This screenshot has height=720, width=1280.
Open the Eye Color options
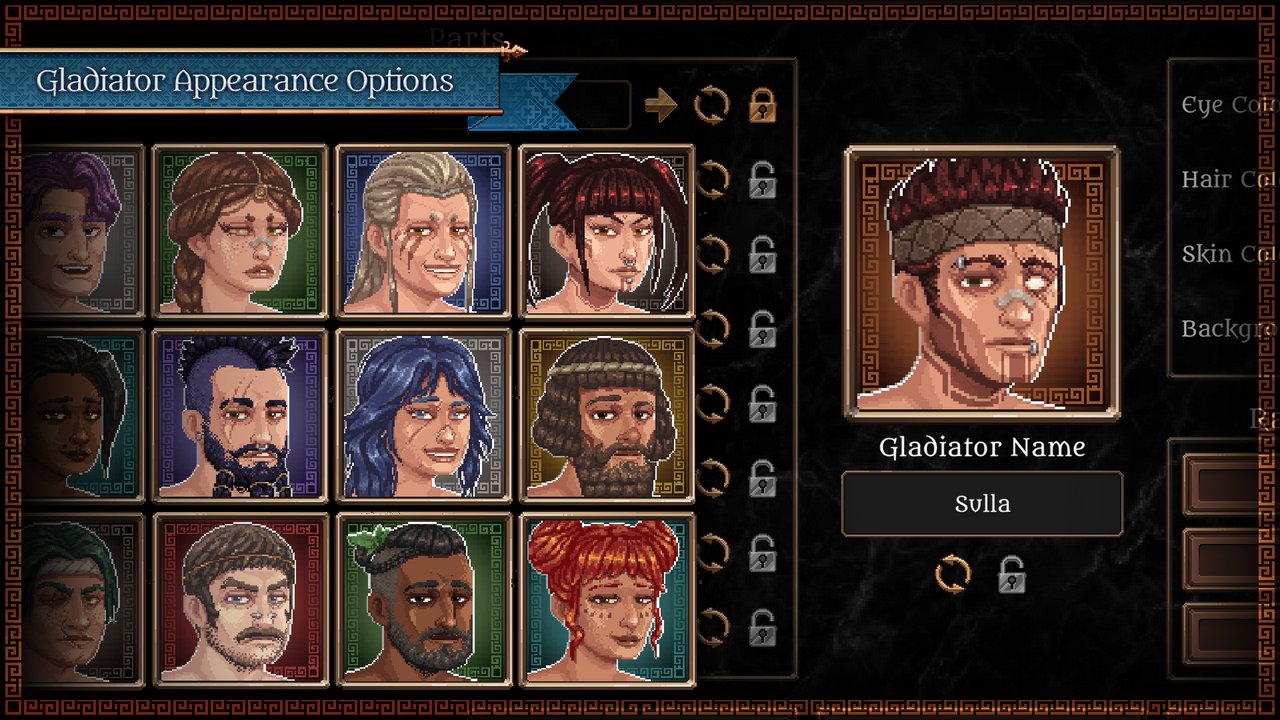pyautogui.click(x=1222, y=105)
